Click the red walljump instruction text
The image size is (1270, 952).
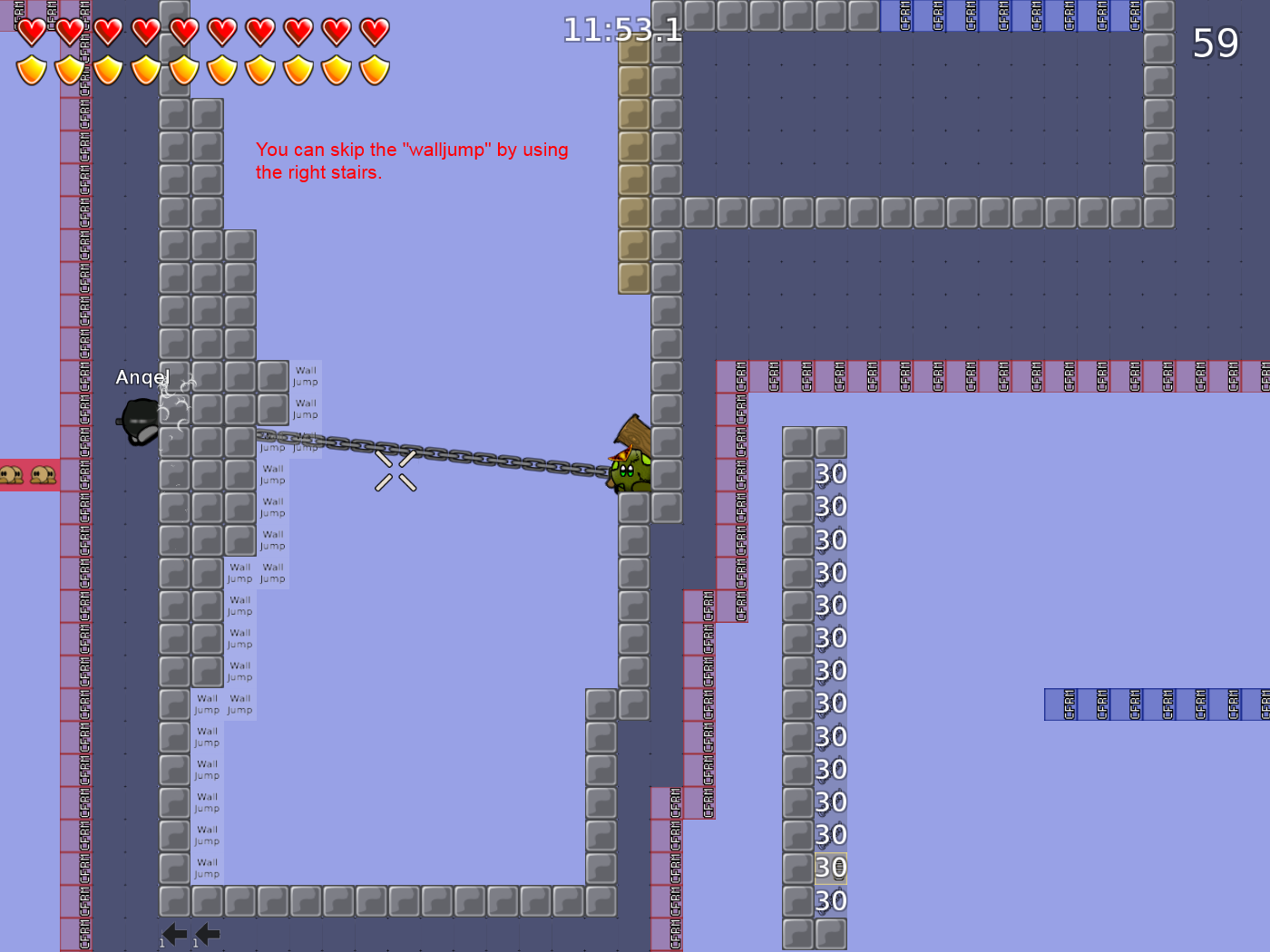pos(412,160)
